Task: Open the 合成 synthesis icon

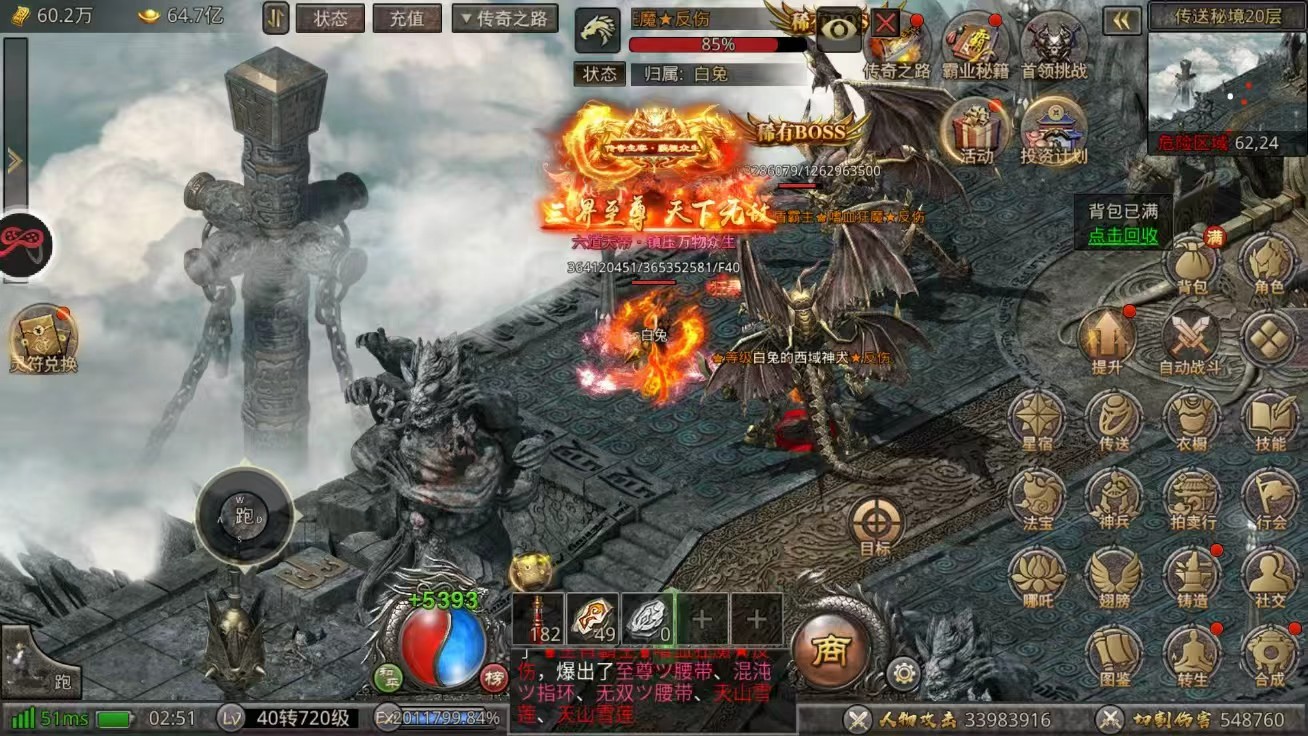Action: [x=1270, y=655]
